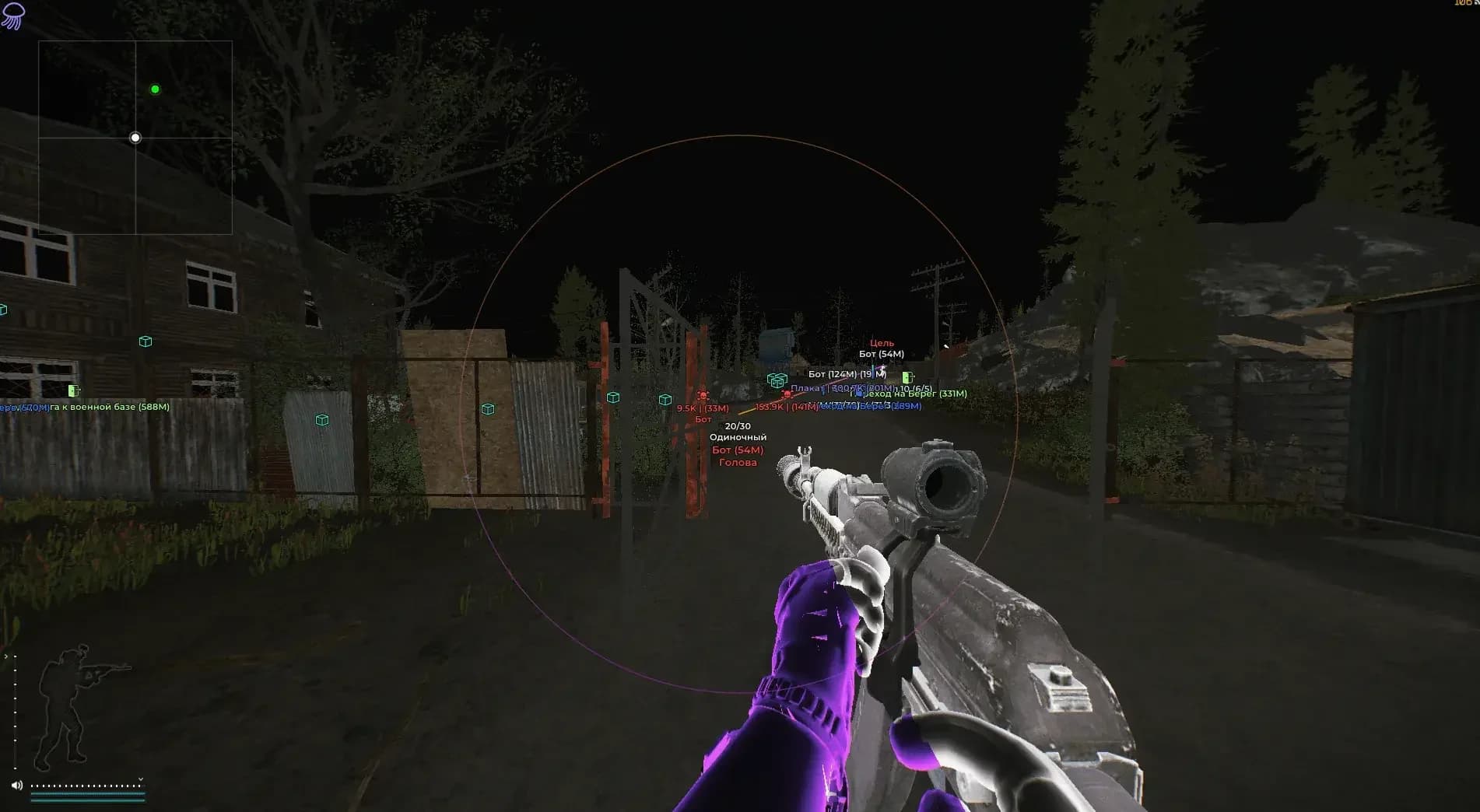Click the Плакат | 300.9K (201M) loot label
The width and height of the screenshot is (1480, 812).
click(x=842, y=388)
